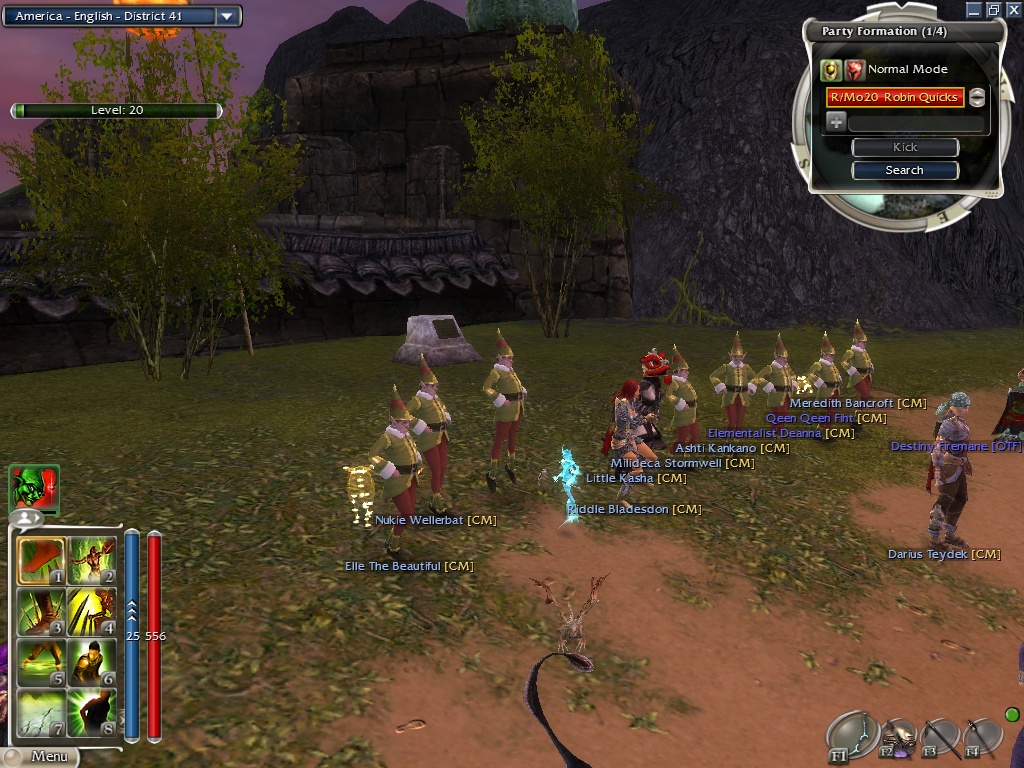Click the Kick button in Party Formation
Image resolution: width=1024 pixels, height=768 pixels.
[x=904, y=147]
